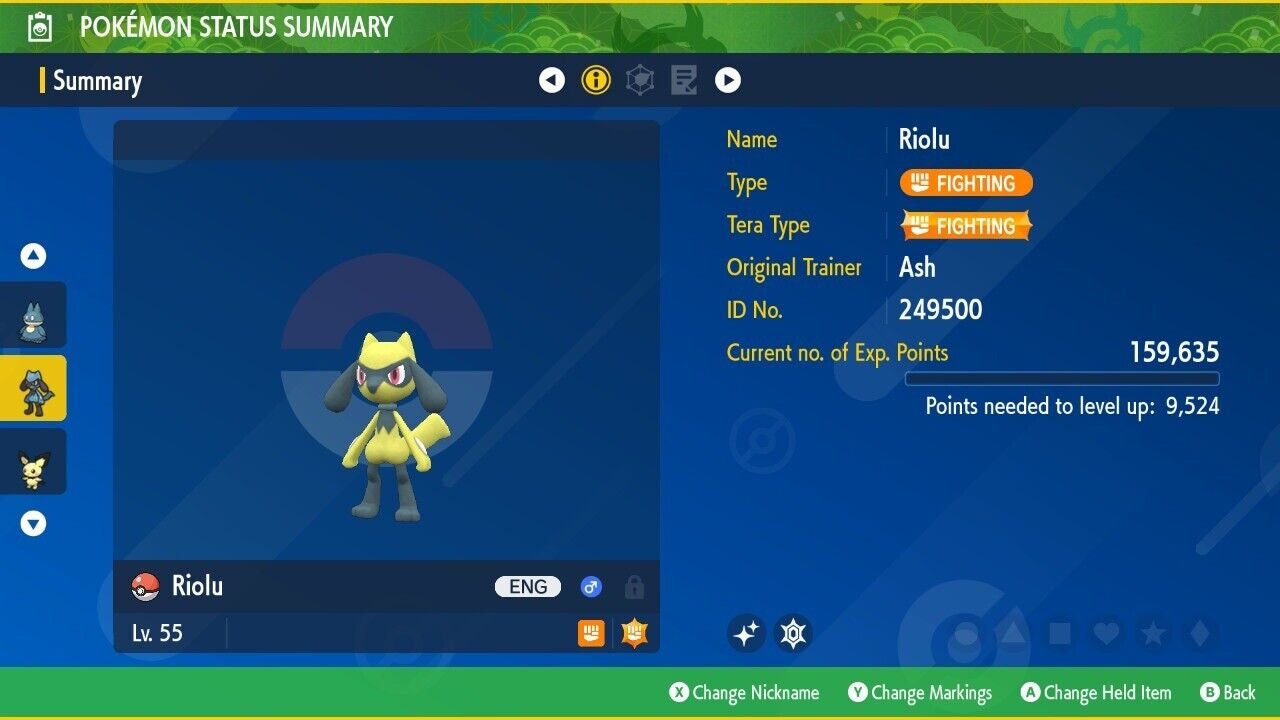Select the Pichu party thumbnail
Screen dimensions: 1280x720
click(33, 461)
